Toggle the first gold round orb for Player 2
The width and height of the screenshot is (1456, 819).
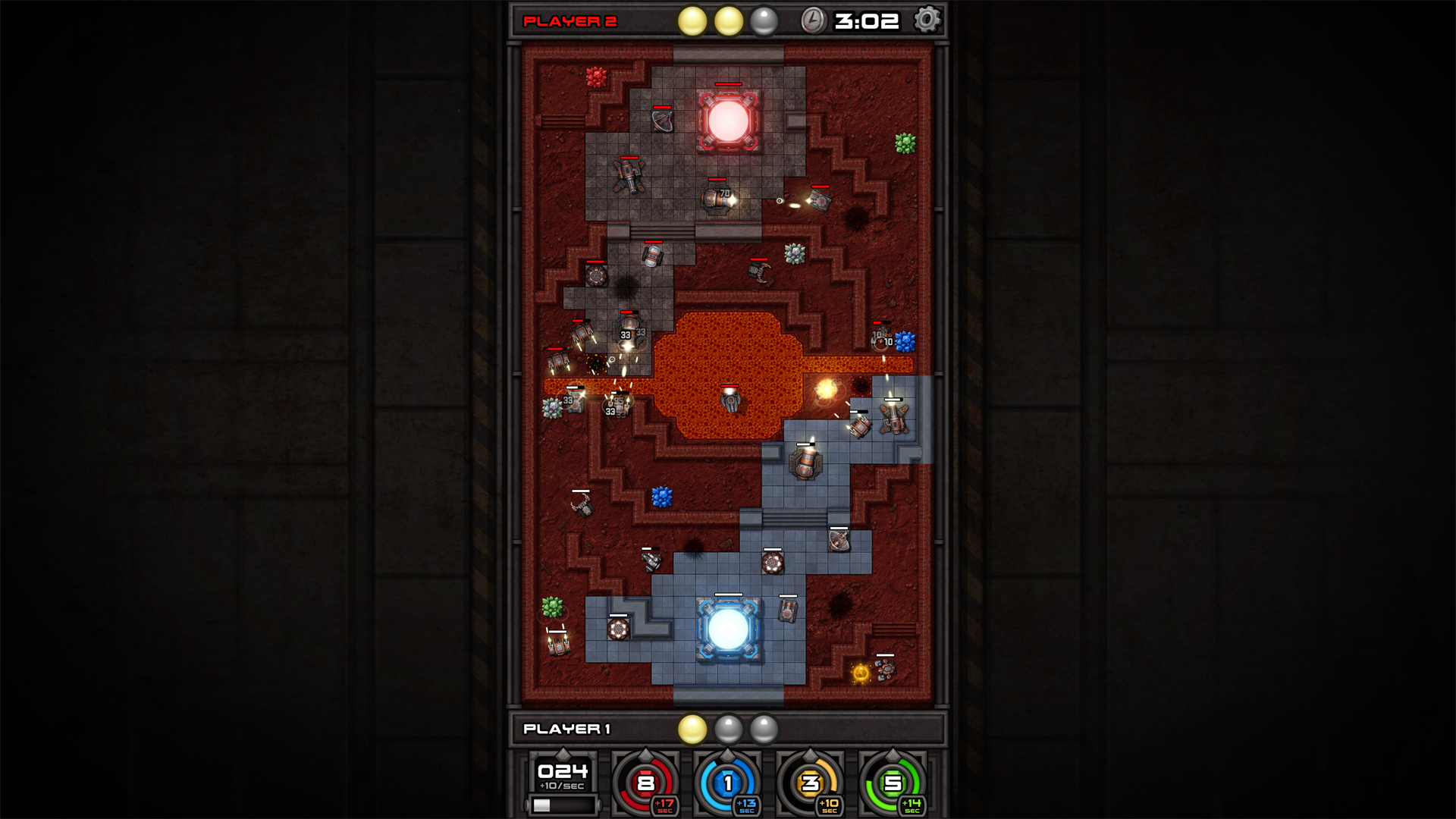click(693, 20)
